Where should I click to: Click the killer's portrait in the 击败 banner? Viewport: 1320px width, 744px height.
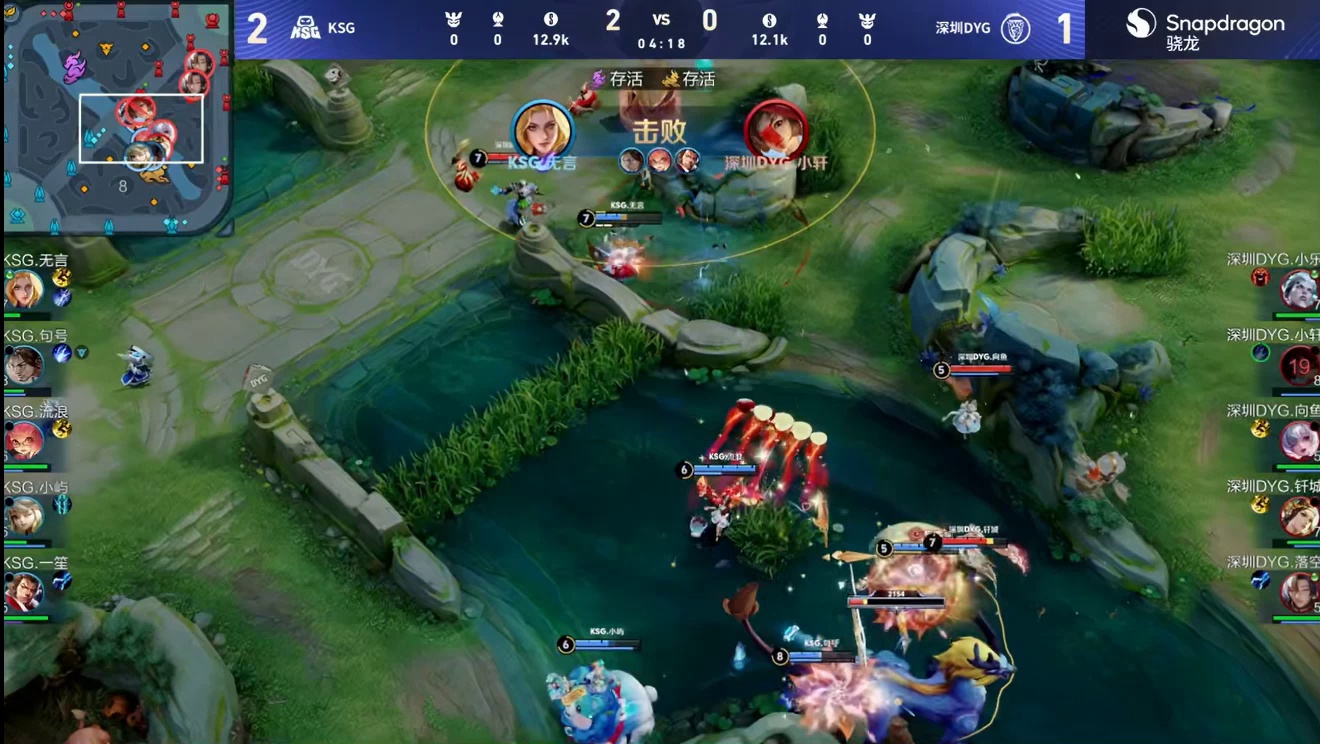[x=543, y=130]
